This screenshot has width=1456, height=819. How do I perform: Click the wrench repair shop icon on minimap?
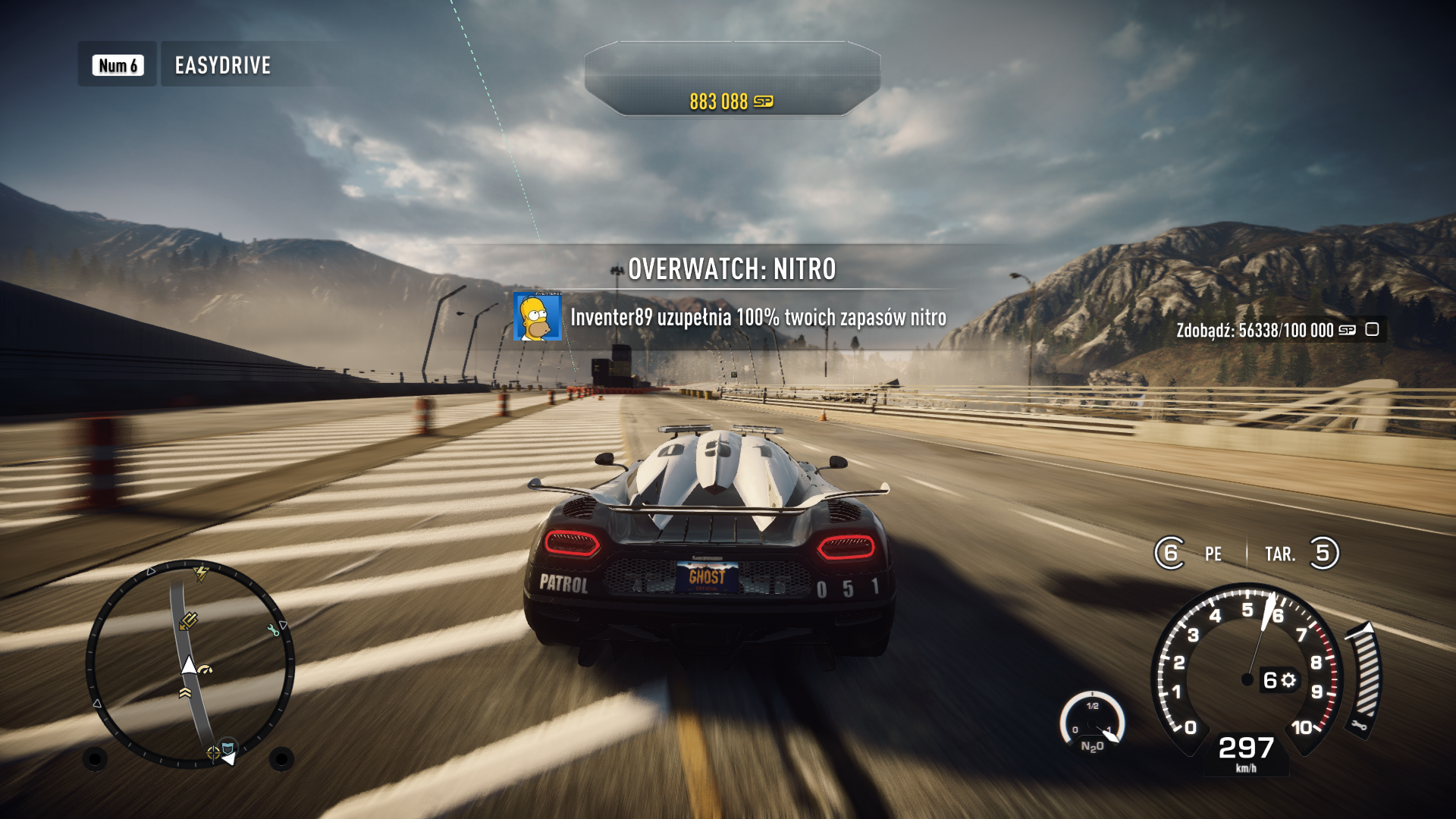pos(273,631)
